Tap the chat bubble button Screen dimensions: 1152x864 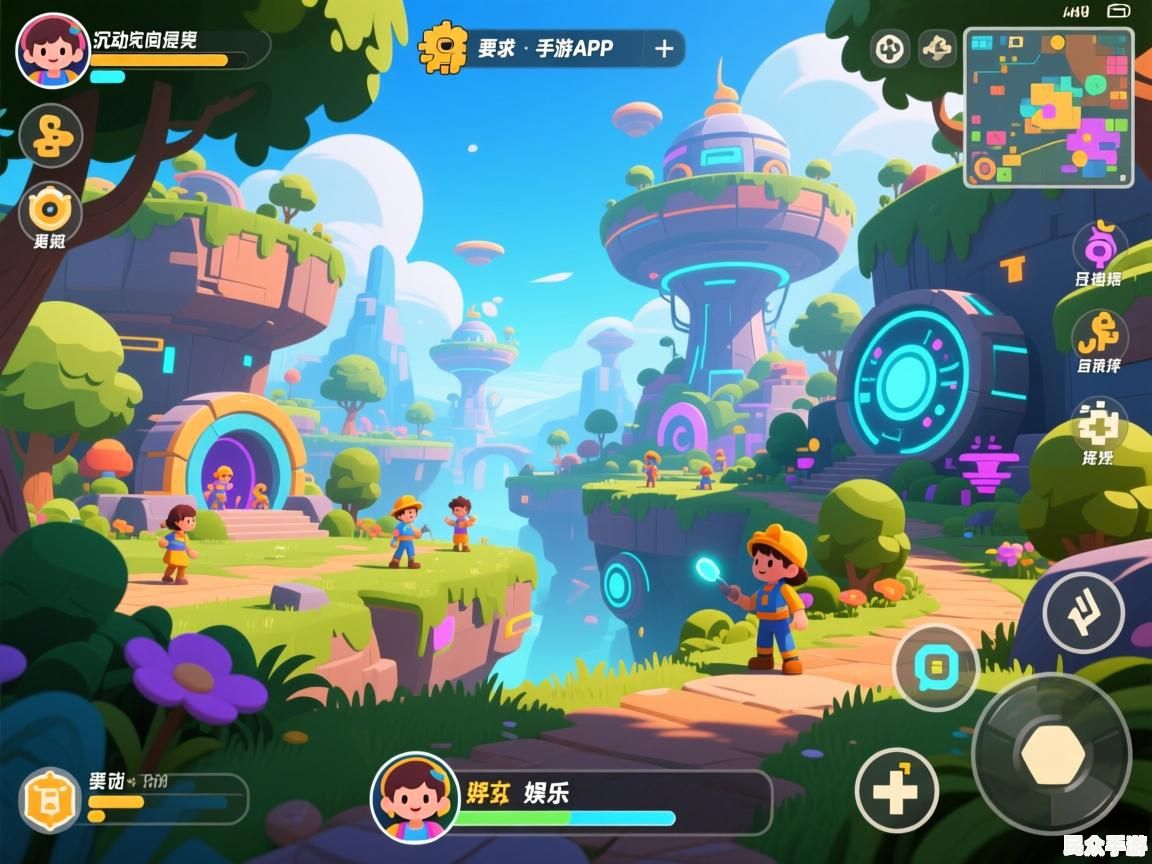tap(935, 667)
